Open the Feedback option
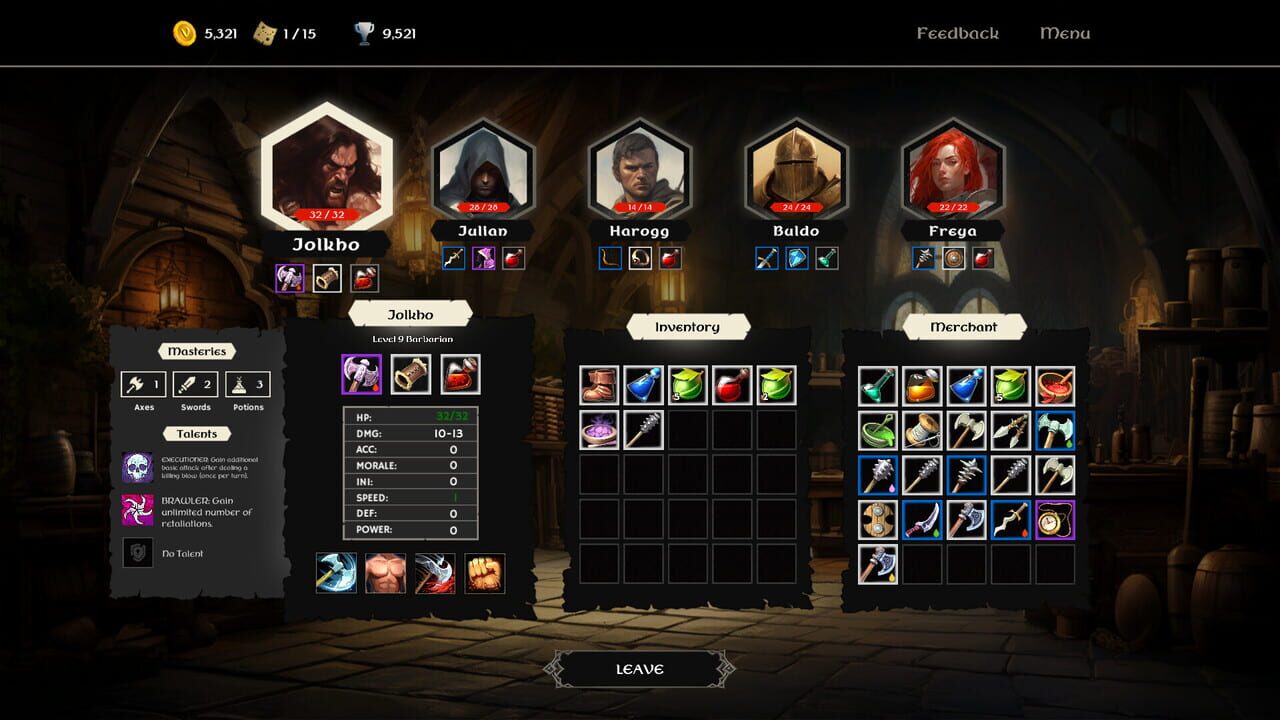 coord(957,33)
